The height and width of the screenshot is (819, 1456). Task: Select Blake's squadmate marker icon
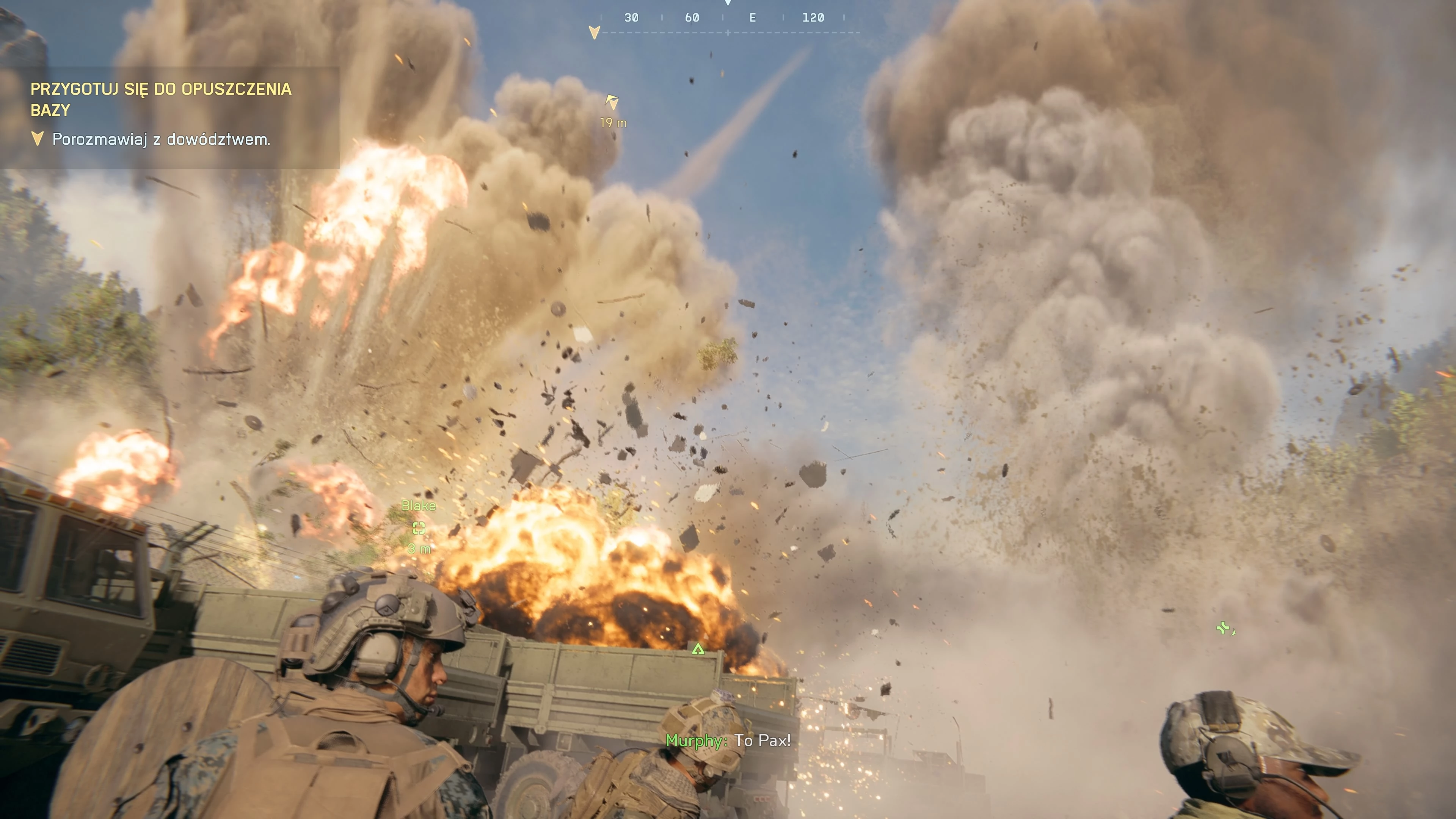click(x=419, y=528)
